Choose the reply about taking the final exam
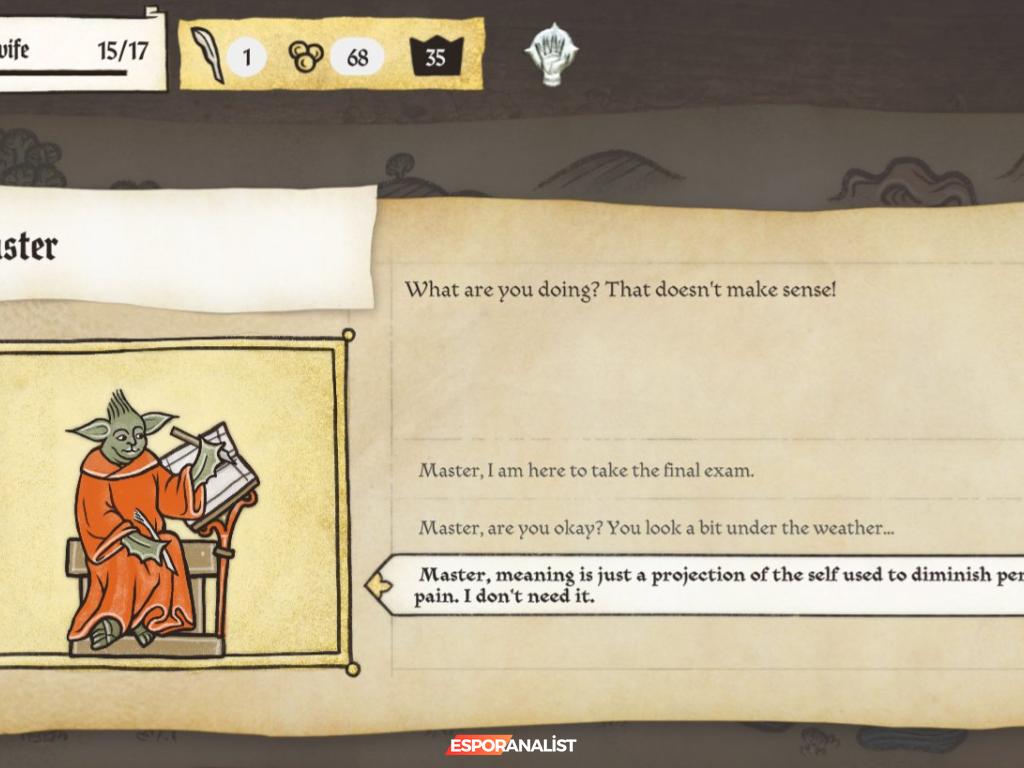This screenshot has width=1024, height=768. (x=586, y=470)
